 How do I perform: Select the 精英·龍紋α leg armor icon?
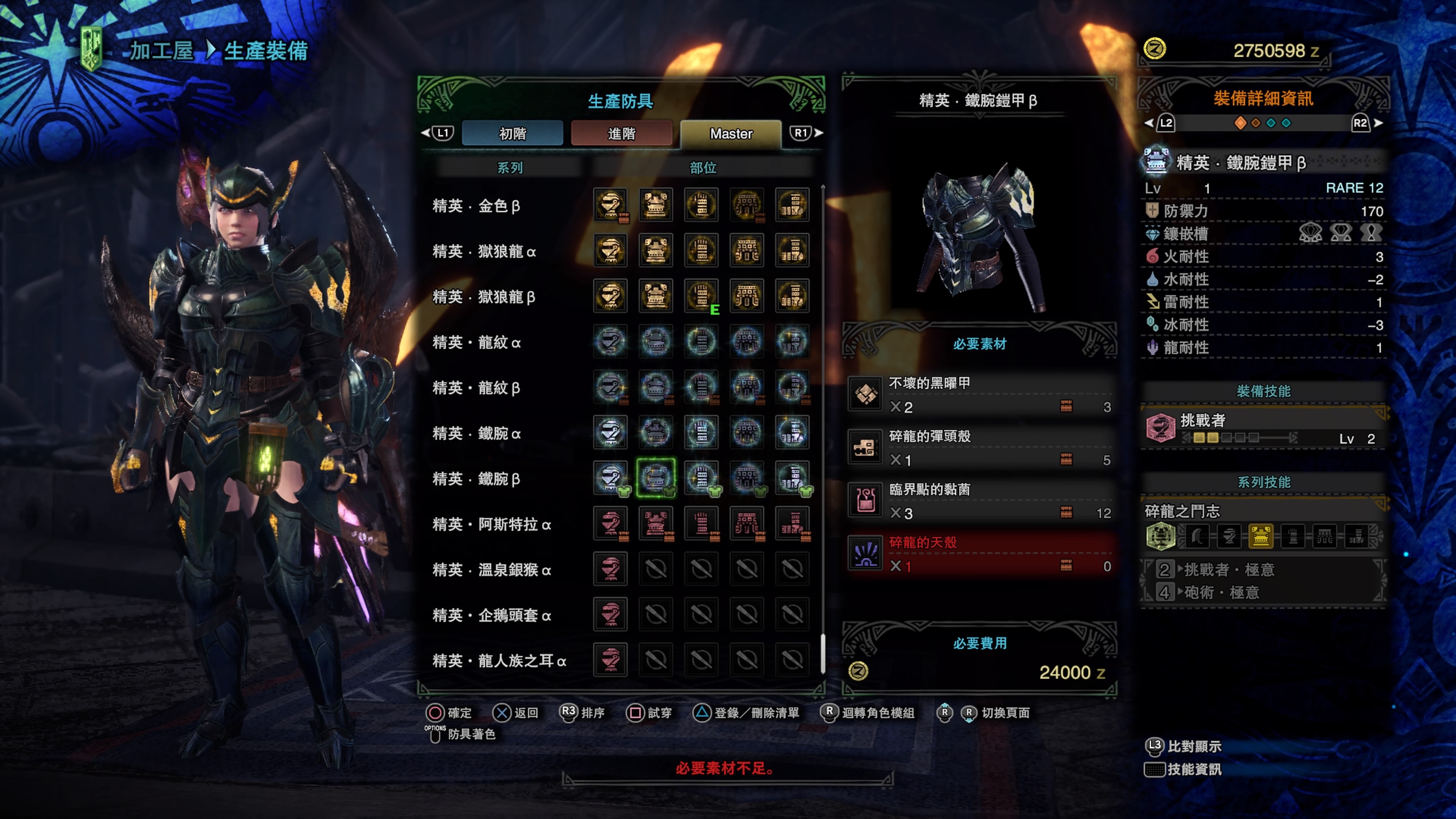[792, 342]
